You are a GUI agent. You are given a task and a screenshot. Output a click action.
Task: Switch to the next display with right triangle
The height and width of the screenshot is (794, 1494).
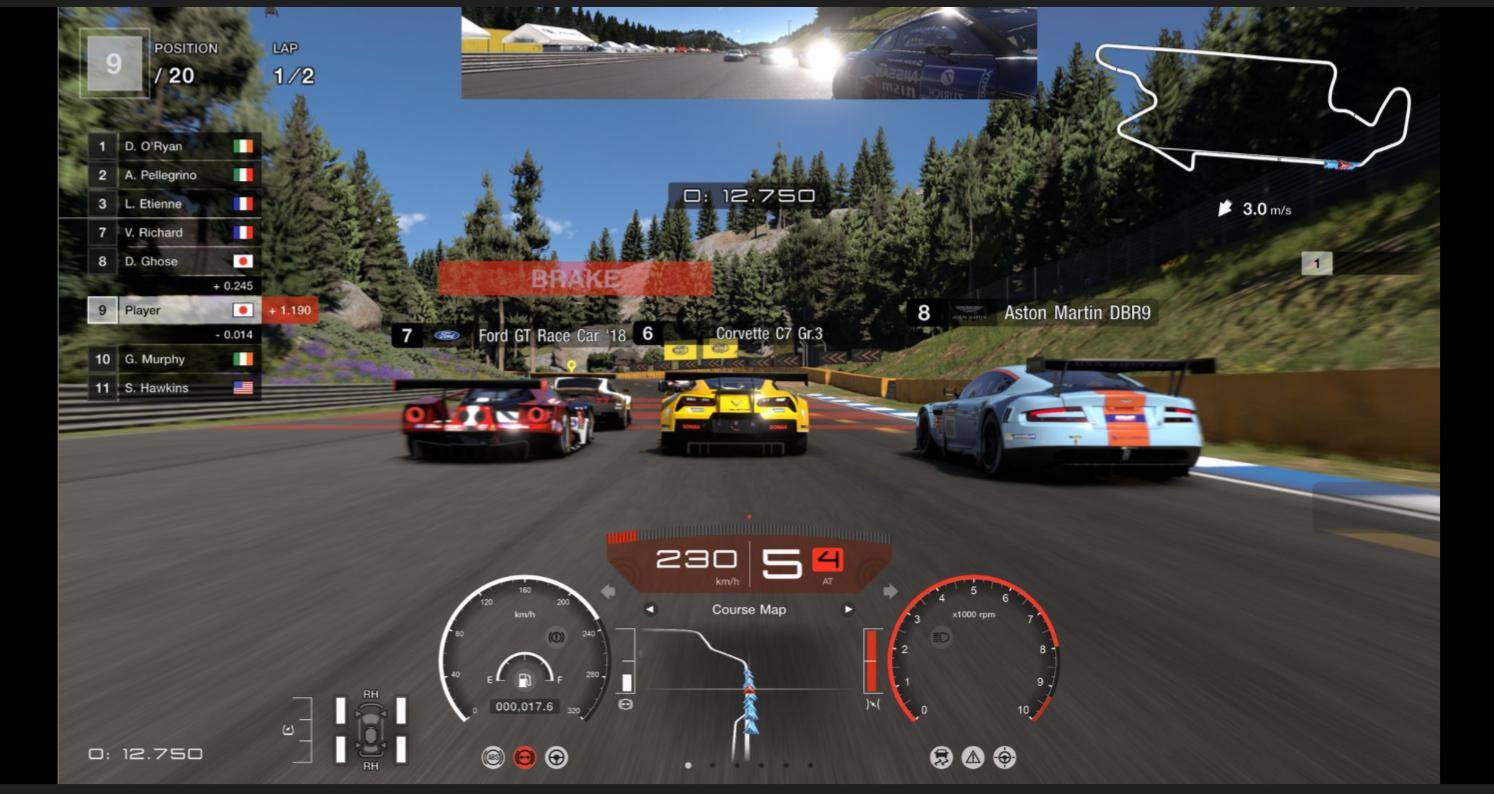849,610
